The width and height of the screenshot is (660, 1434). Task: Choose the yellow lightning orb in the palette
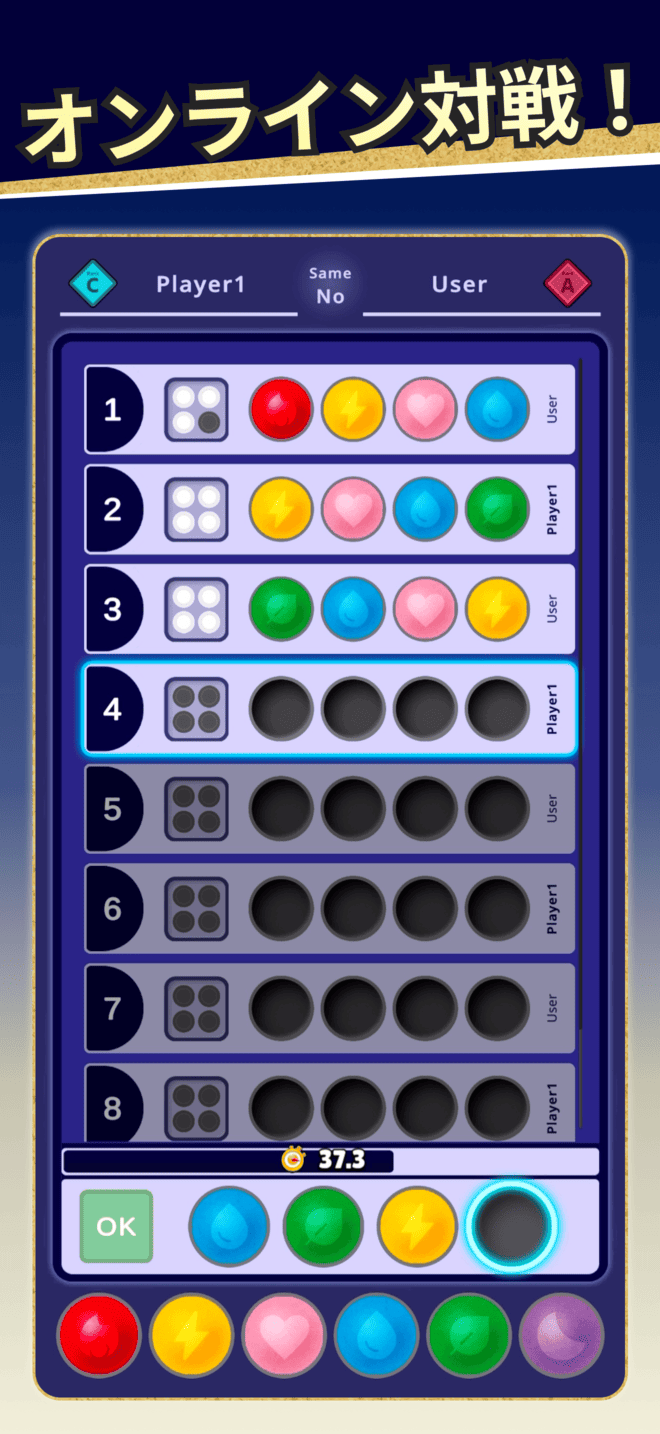[191, 1335]
